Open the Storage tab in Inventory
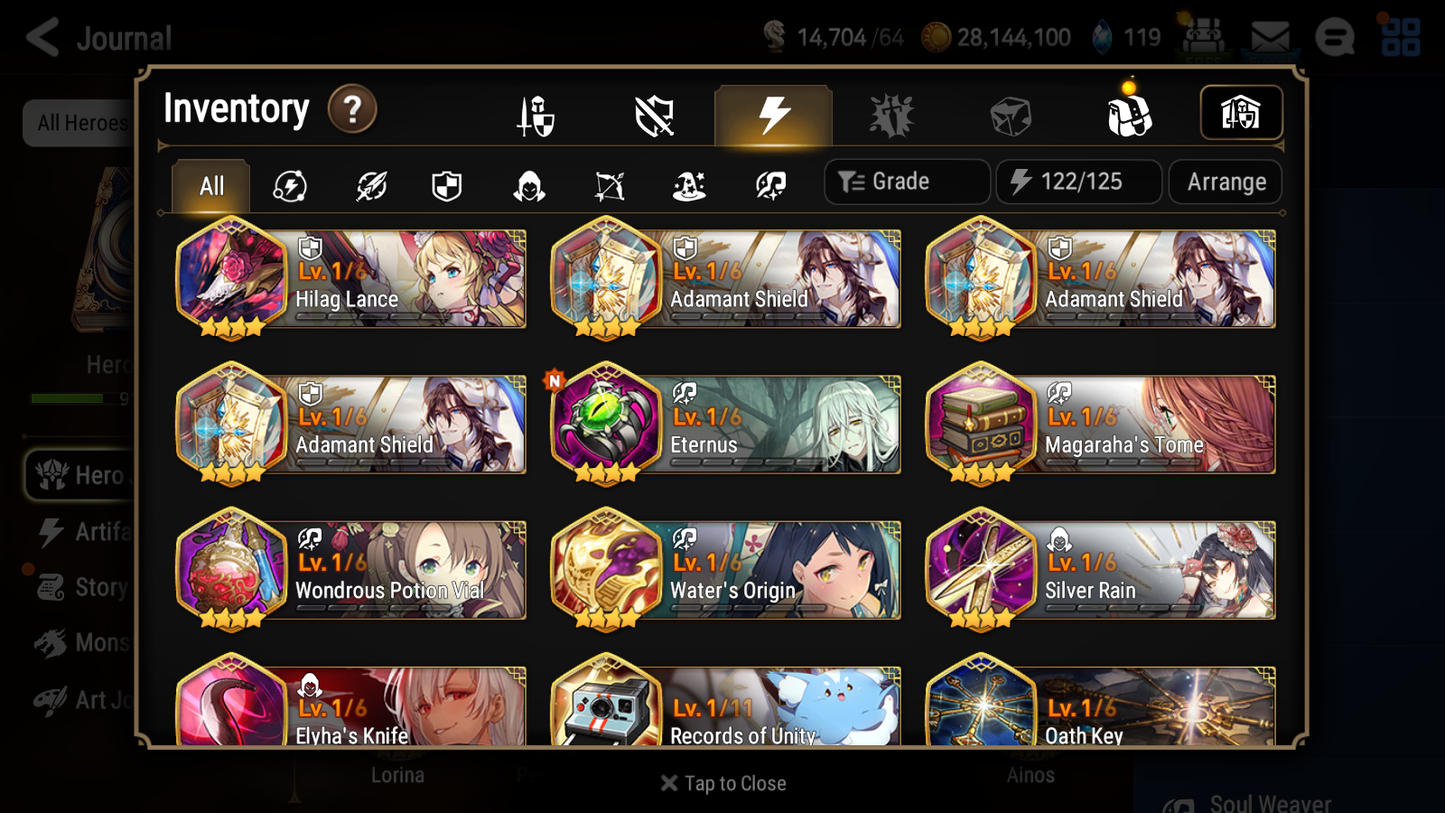 click(1241, 113)
